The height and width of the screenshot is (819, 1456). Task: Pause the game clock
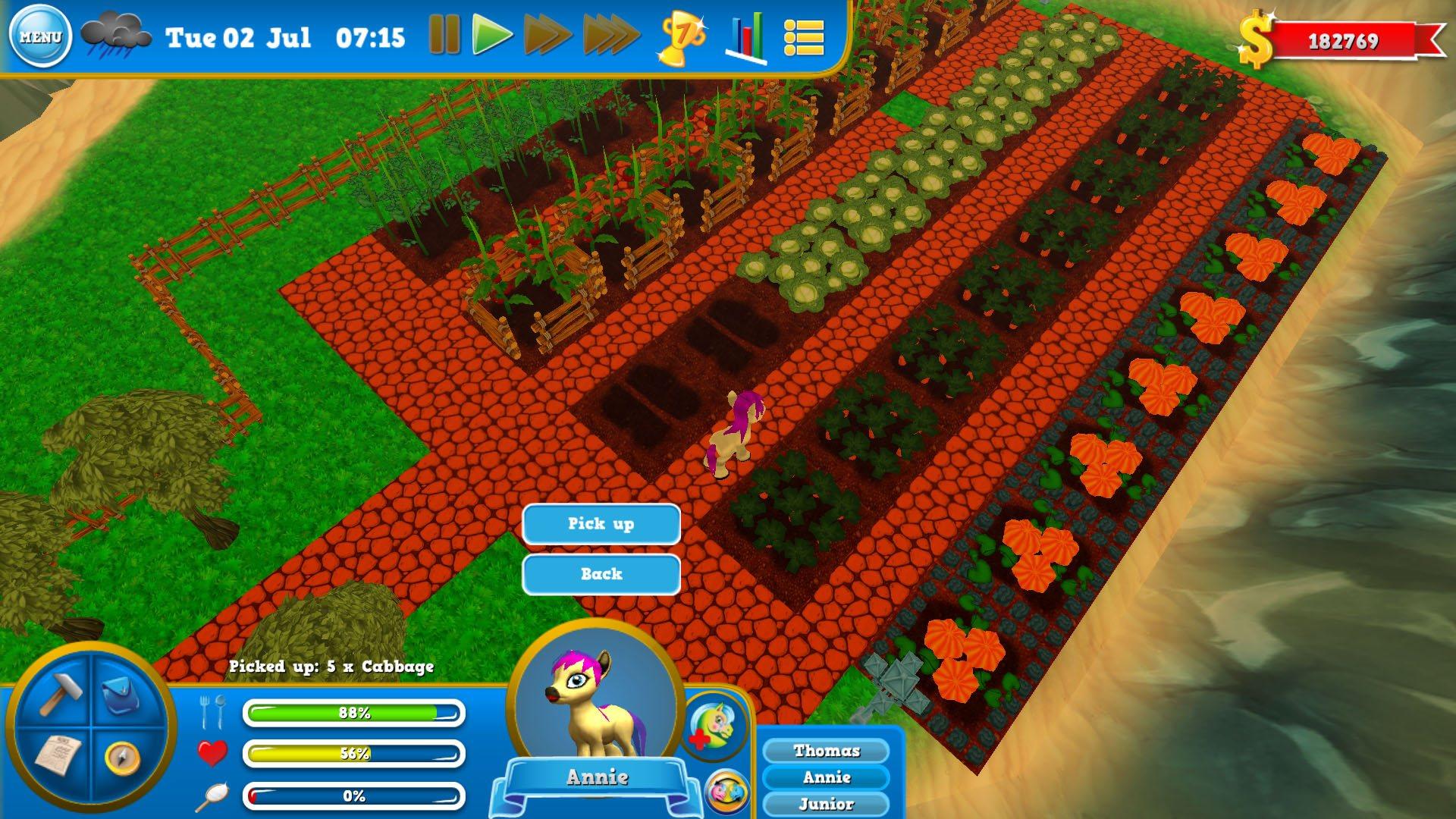tap(444, 33)
